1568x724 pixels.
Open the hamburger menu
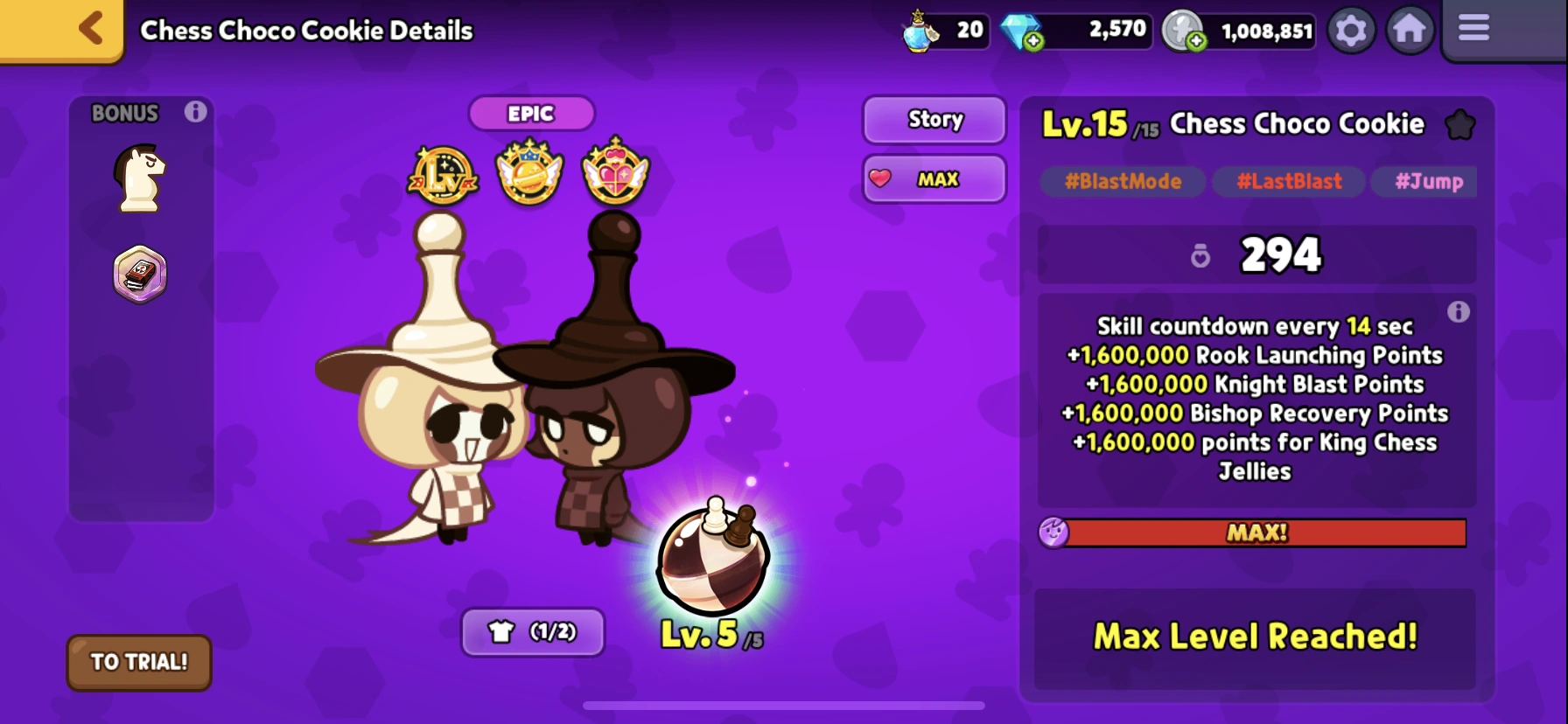1473,29
